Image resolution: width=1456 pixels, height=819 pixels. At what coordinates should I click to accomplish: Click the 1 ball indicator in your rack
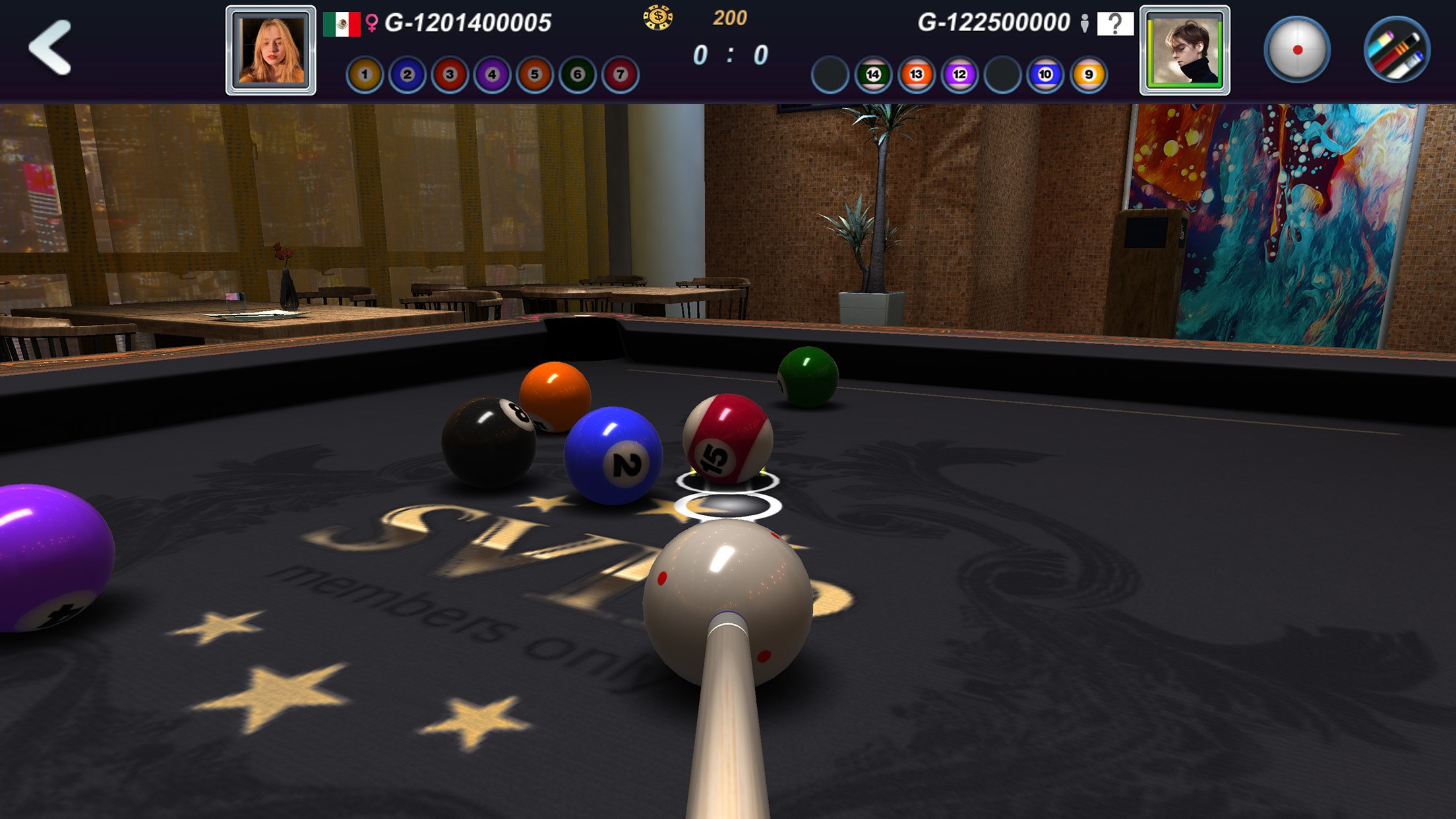click(364, 75)
